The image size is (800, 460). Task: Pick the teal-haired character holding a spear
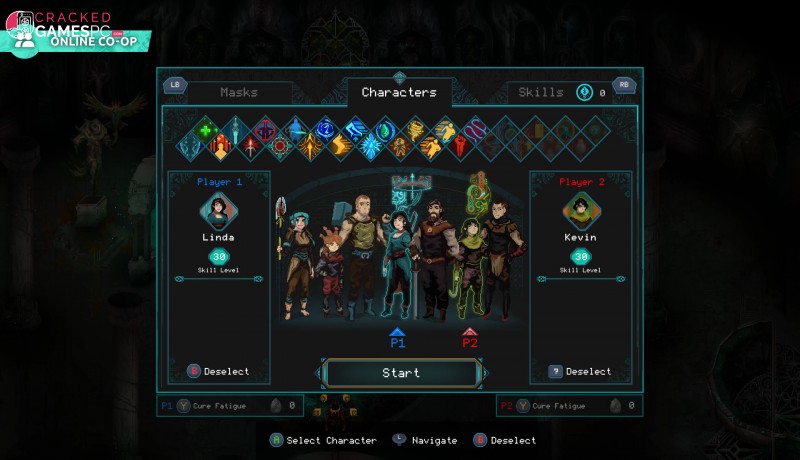click(x=298, y=255)
